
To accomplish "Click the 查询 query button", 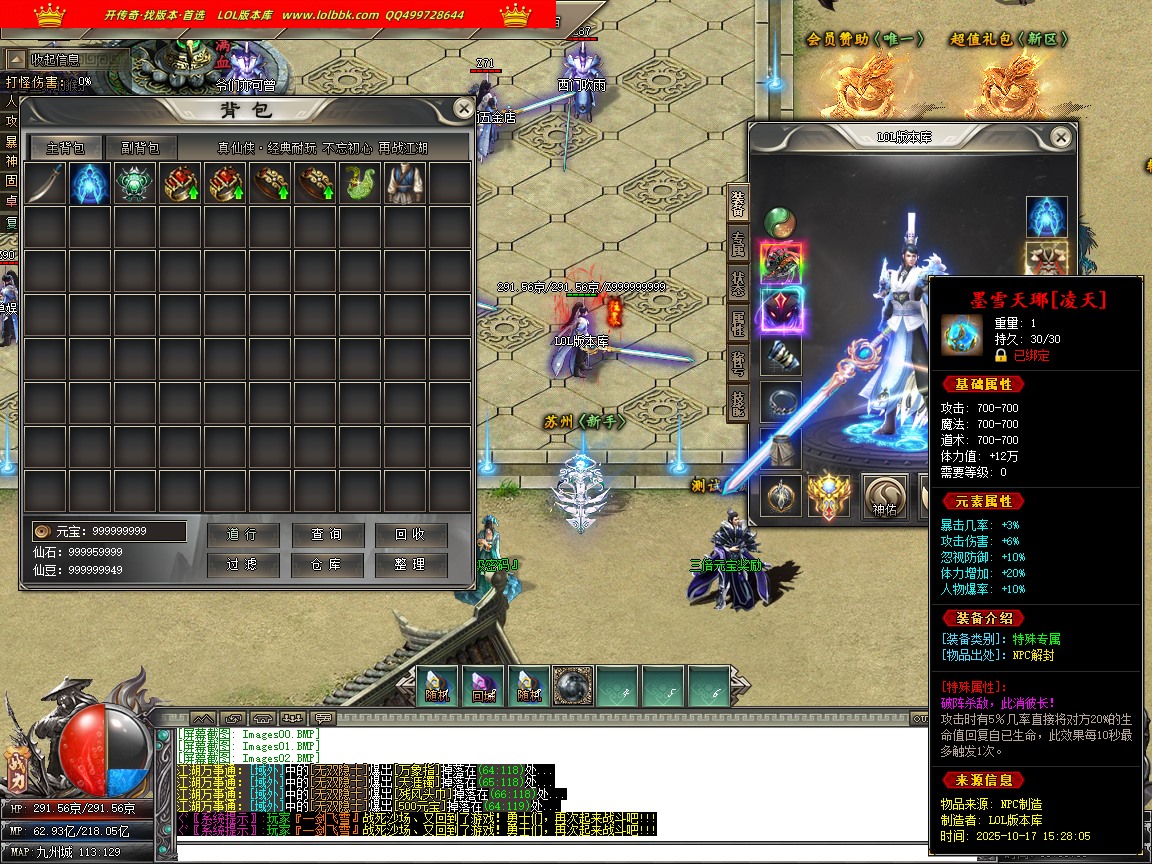I will pyautogui.click(x=326, y=535).
